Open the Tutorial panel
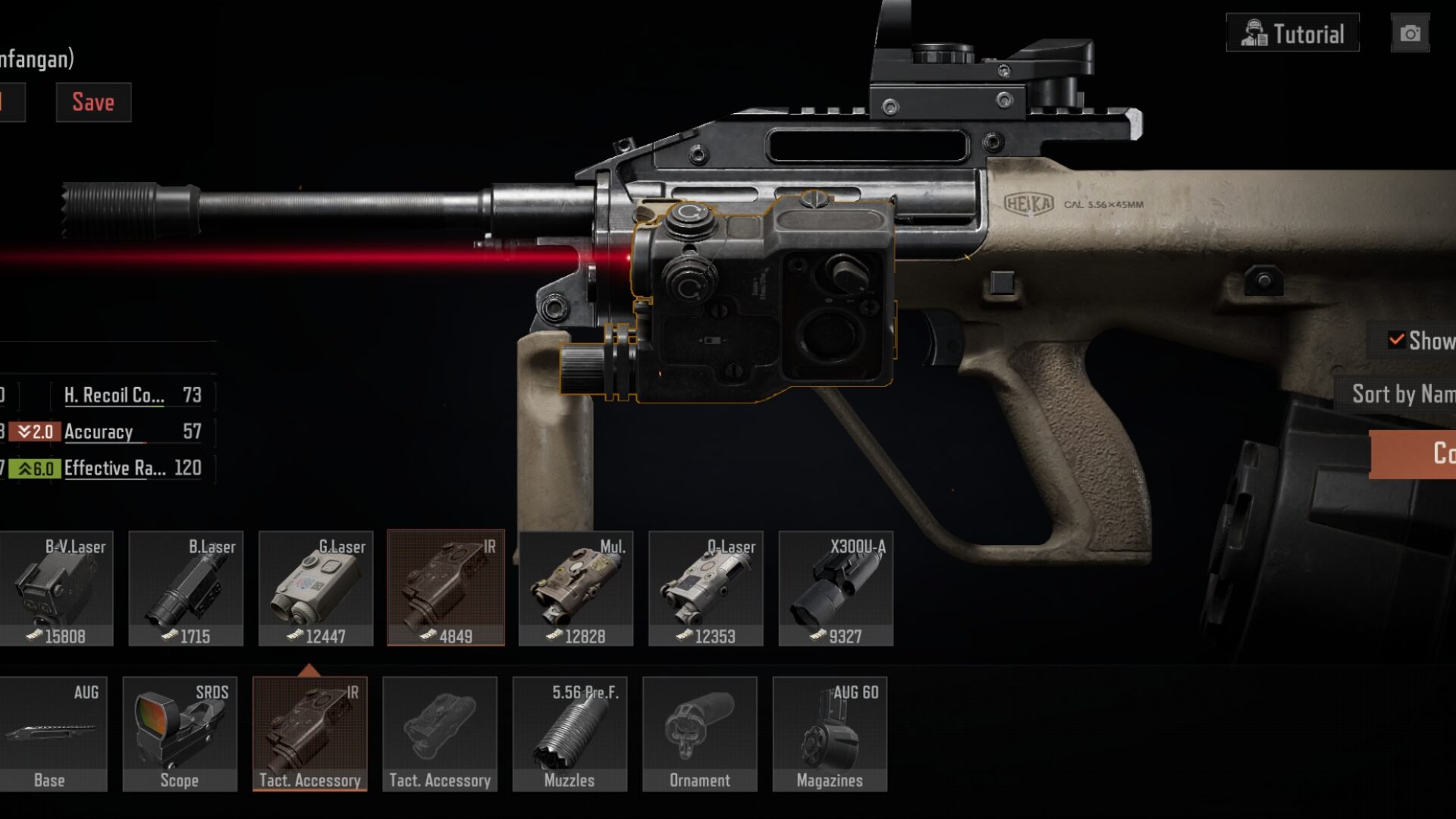The width and height of the screenshot is (1456, 819). pyautogui.click(x=1292, y=33)
